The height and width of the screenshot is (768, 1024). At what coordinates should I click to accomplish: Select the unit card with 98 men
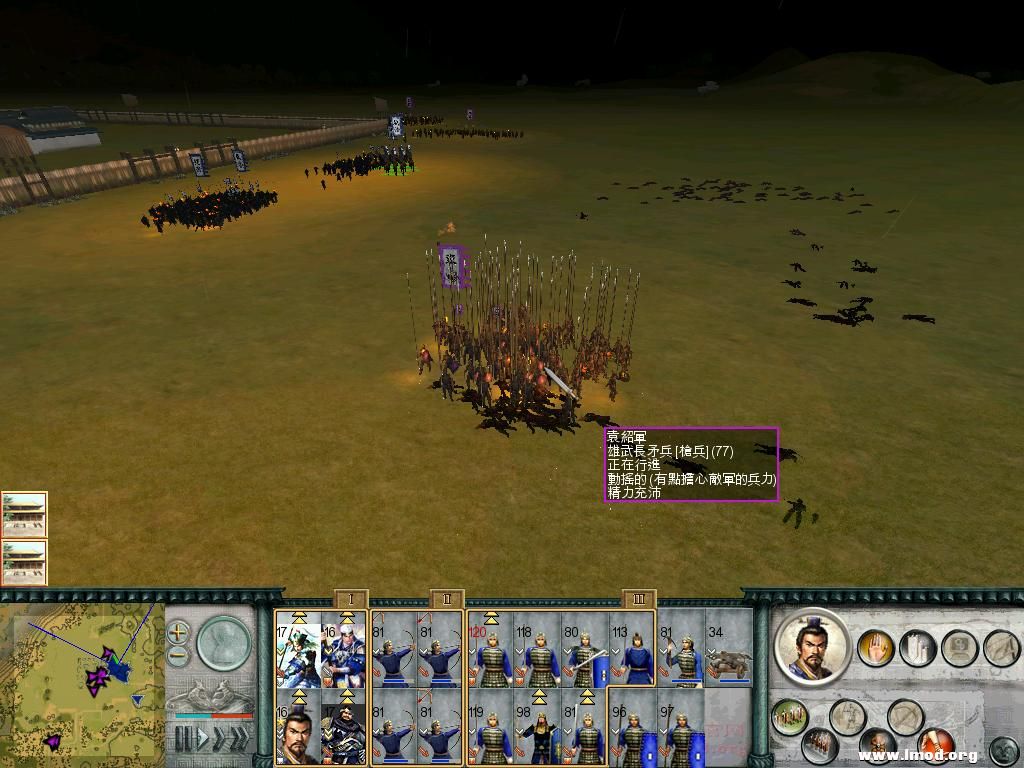tap(538, 726)
